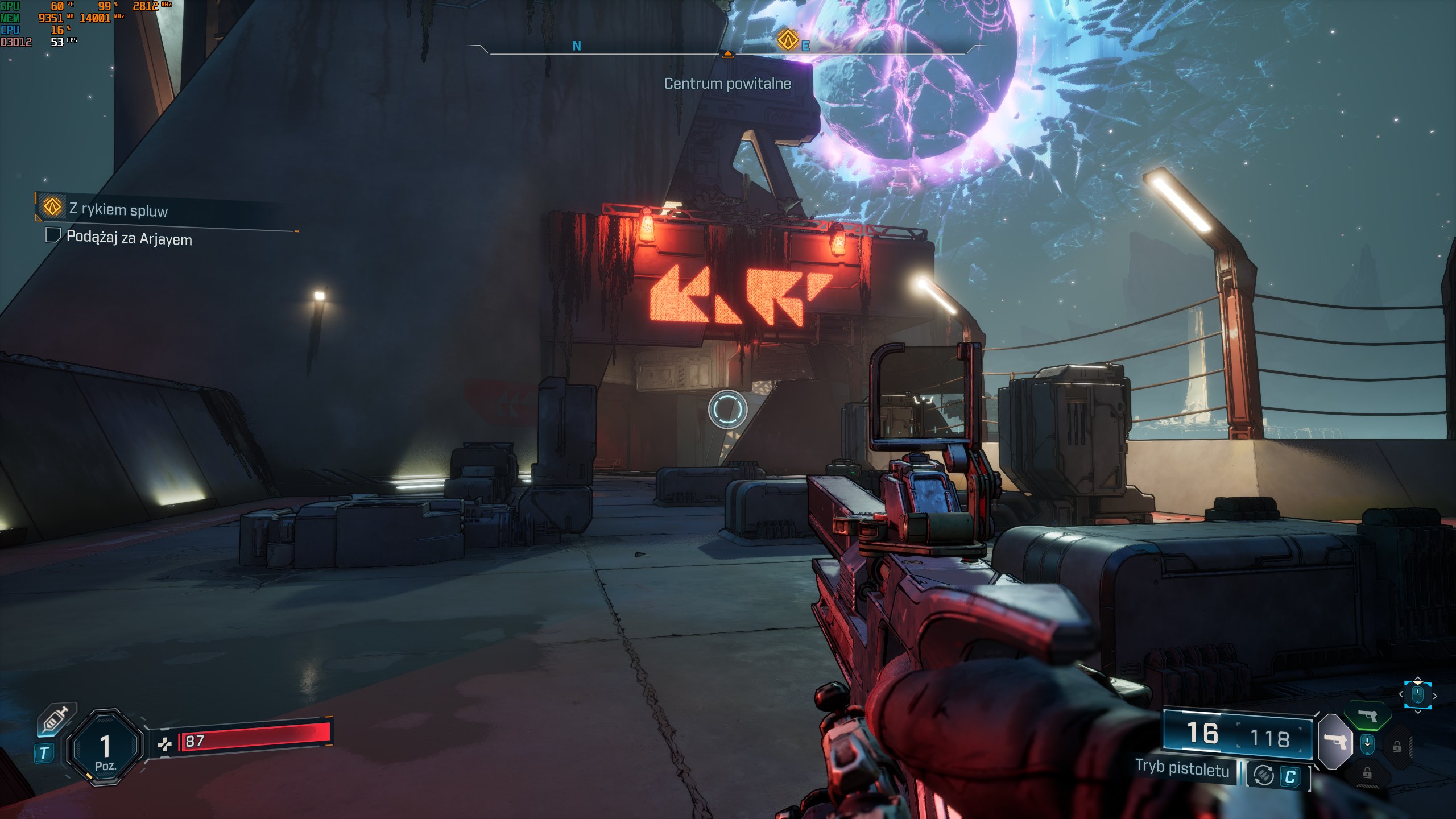Click the orange quest marker on the compass
Viewport: 1456px width, 819px height.
pyautogui.click(x=788, y=40)
